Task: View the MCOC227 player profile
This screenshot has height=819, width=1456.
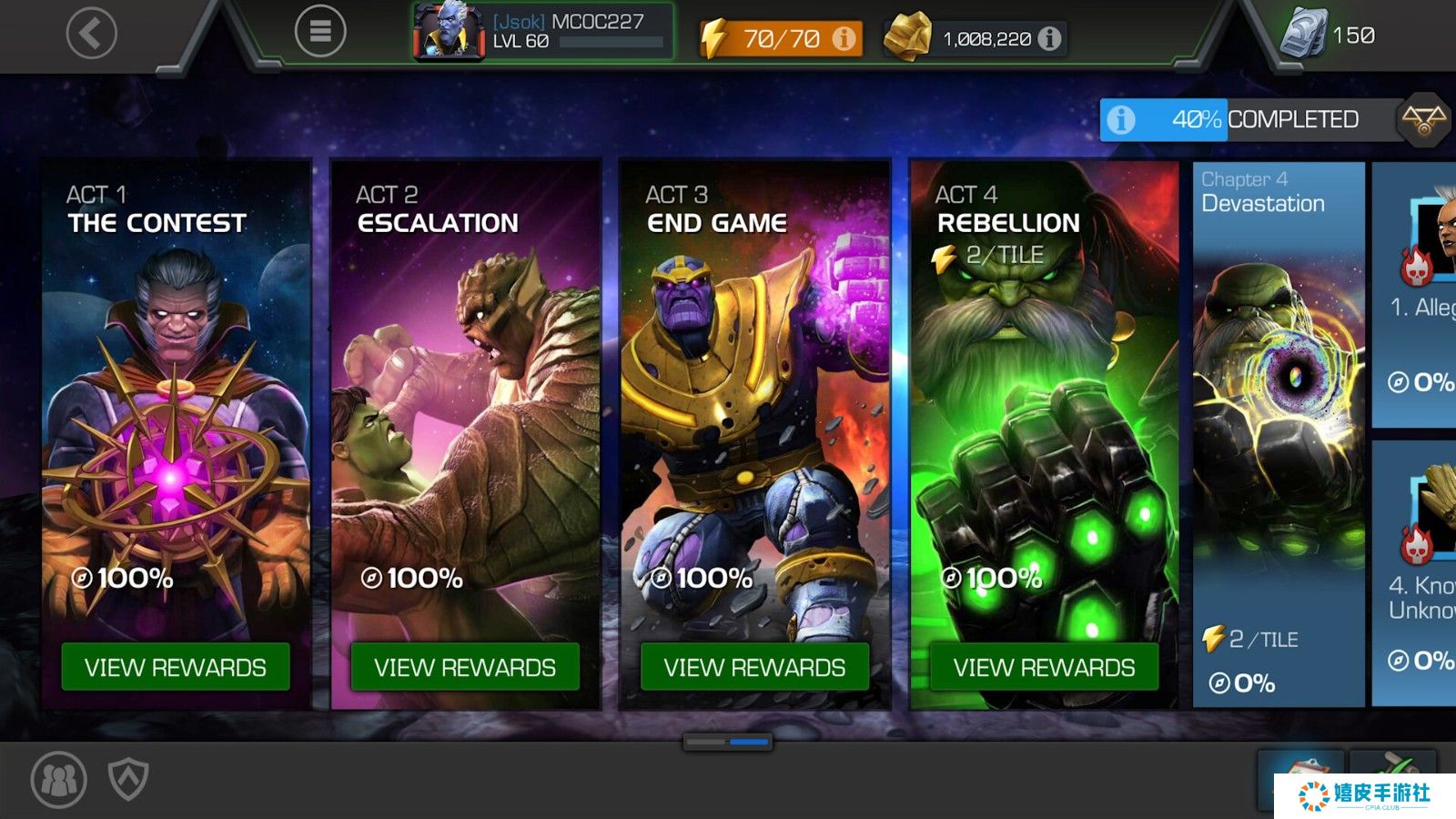Action: click(x=543, y=32)
